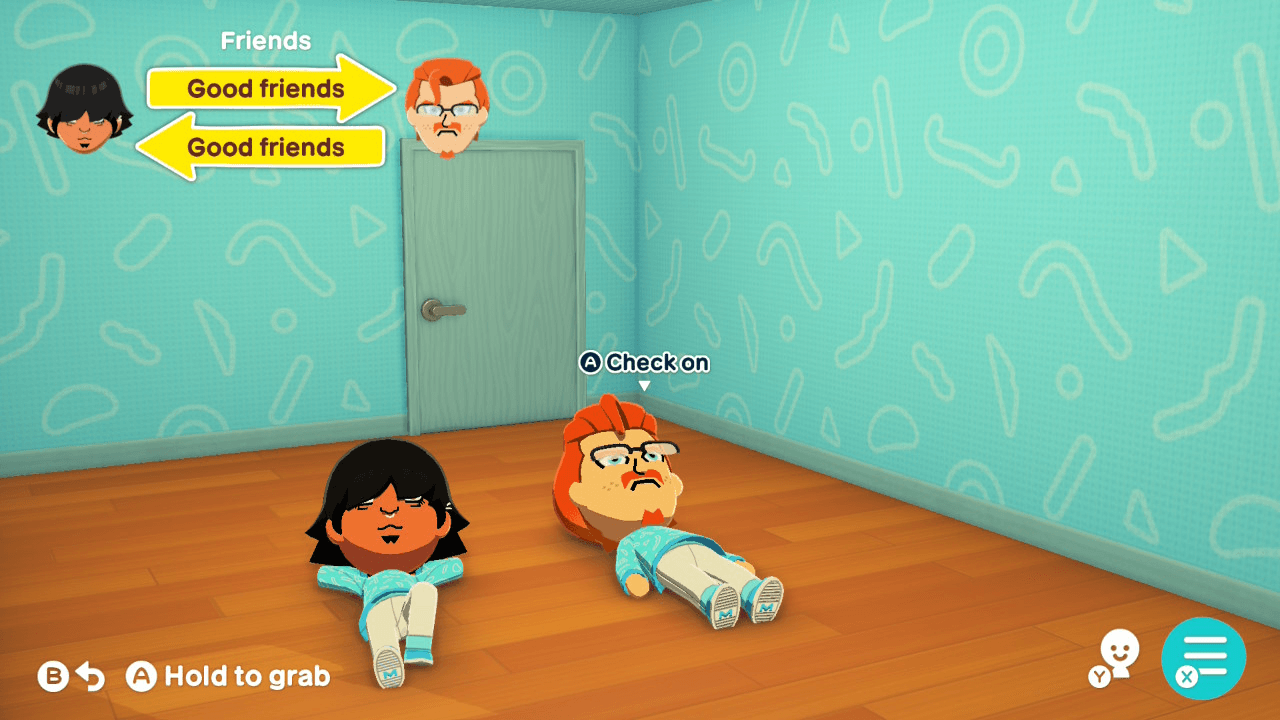This screenshot has width=1280, height=720.
Task: Click the Hold to grab label
Action: click(246, 676)
